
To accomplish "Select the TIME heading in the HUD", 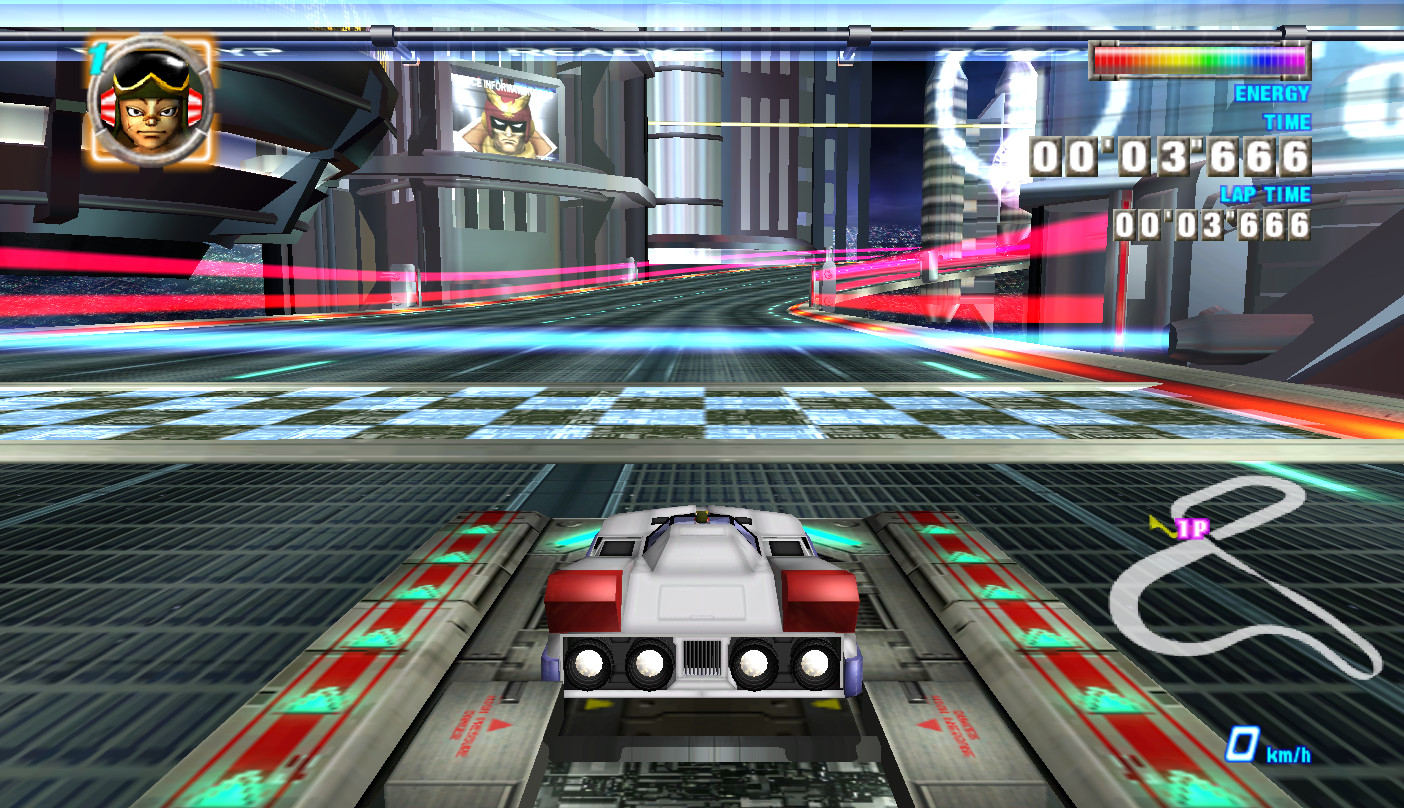I will 1286,122.
